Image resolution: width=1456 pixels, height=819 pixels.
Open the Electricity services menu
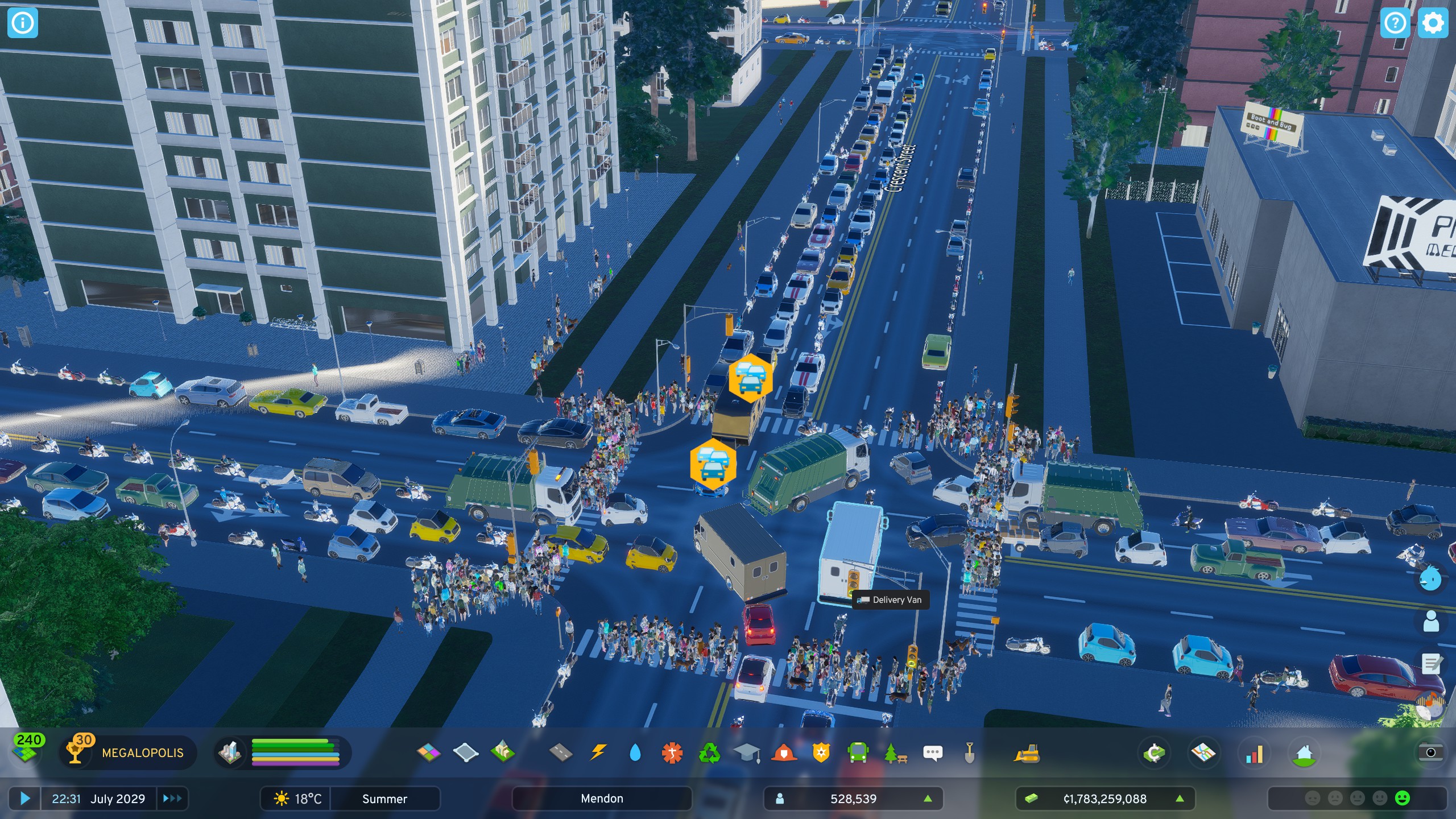(598, 752)
